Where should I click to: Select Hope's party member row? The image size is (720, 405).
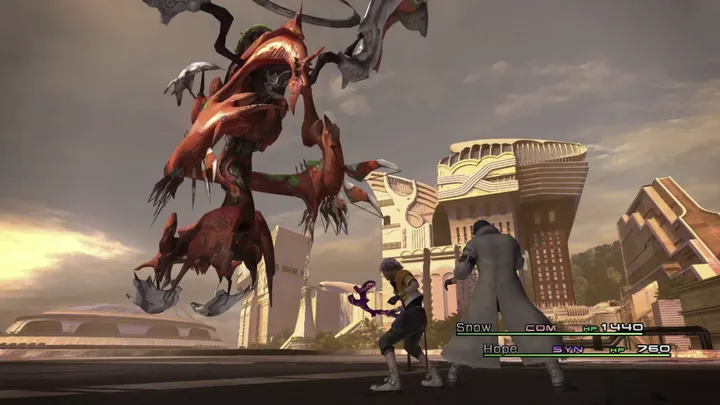point(575,349)
